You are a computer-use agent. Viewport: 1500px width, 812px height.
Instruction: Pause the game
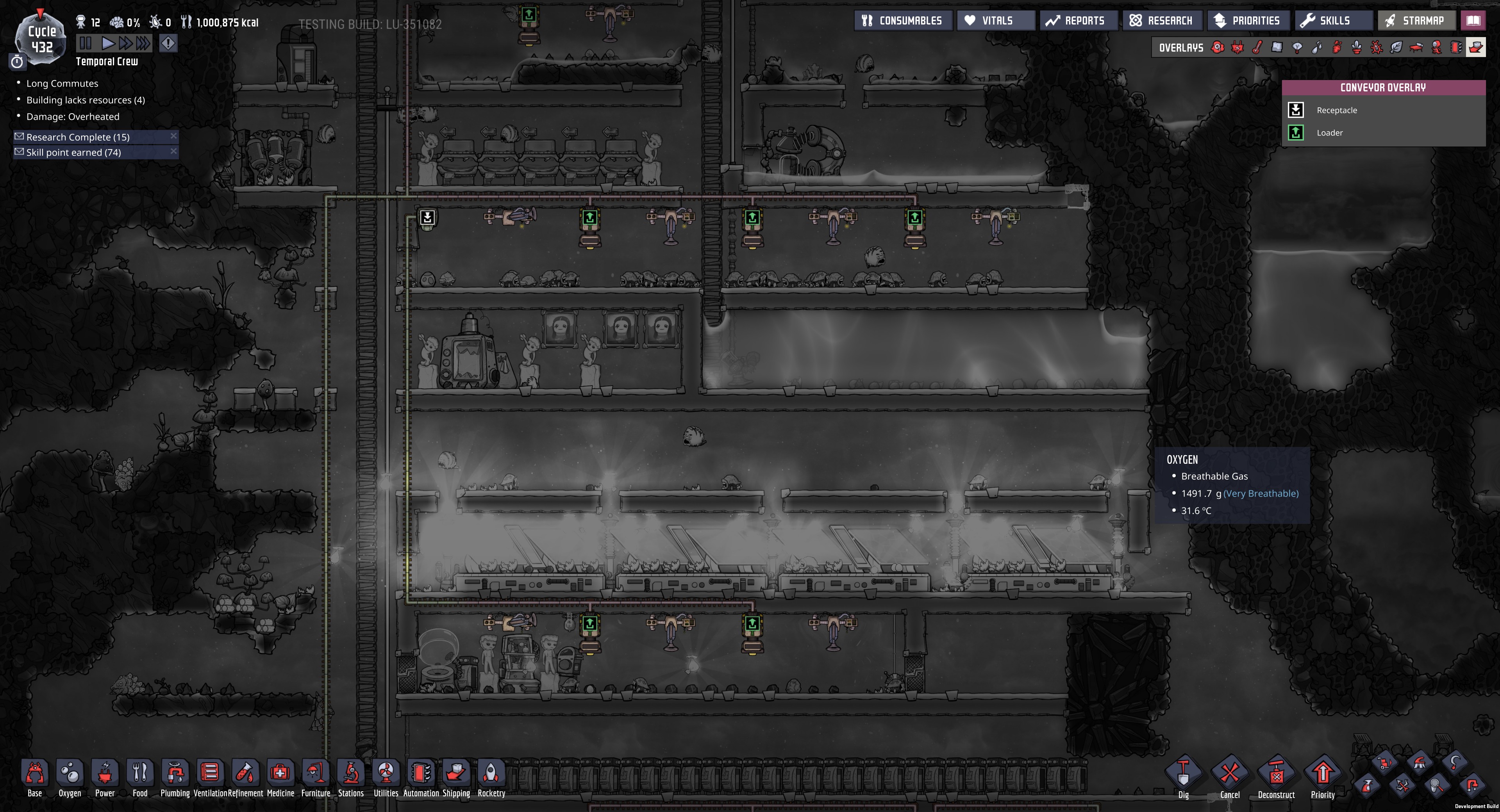[86, 42]
